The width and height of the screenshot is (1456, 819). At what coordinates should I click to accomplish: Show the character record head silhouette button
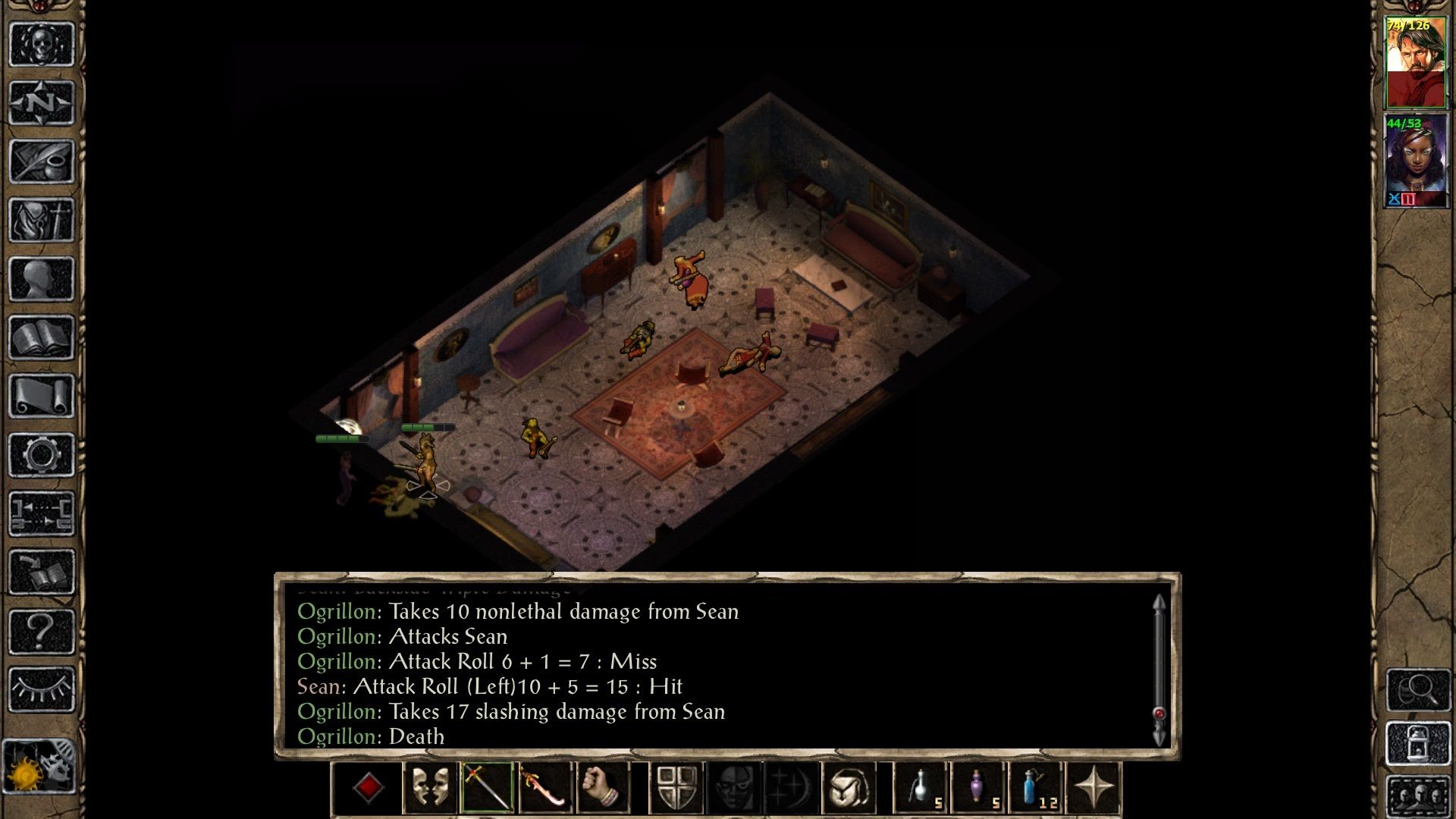pyautogui.click(x=42, y=279)
